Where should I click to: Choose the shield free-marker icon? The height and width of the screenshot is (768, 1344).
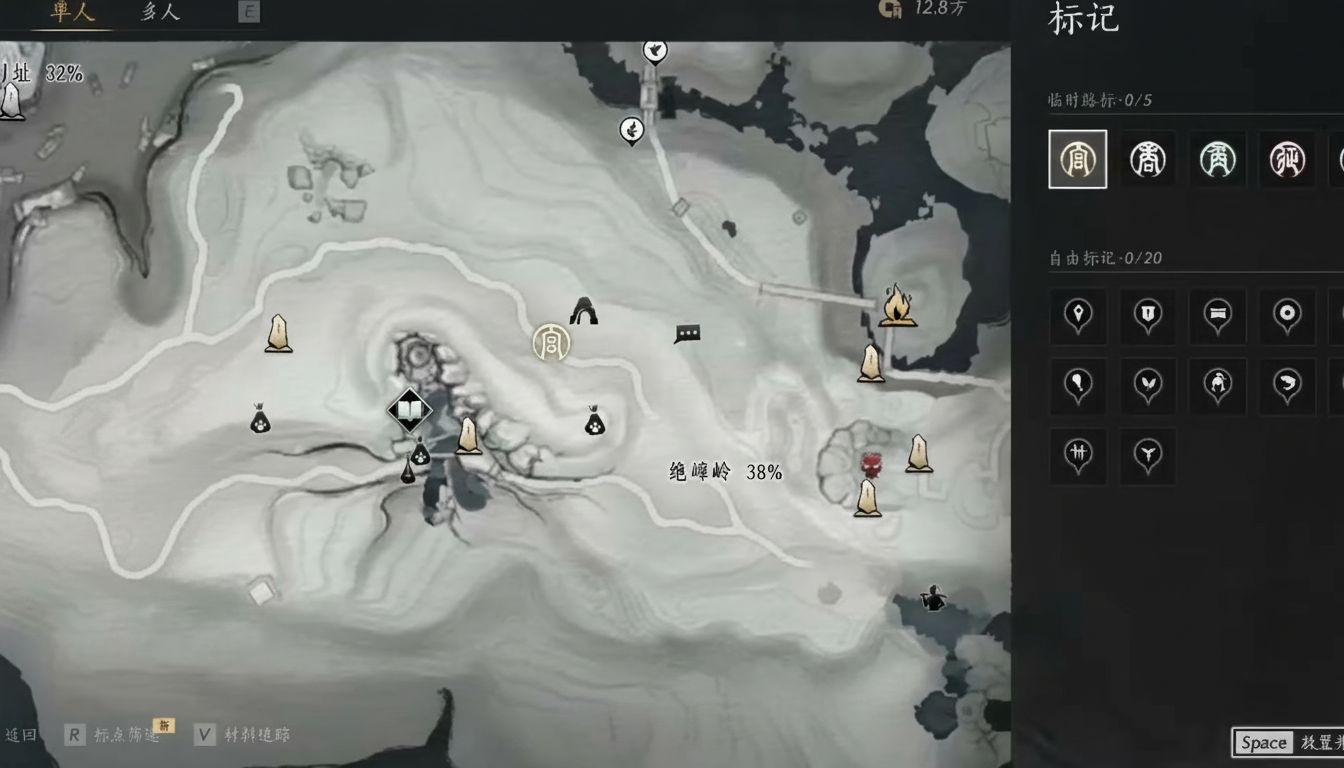pyautogui.click(x=1147, y=317)
